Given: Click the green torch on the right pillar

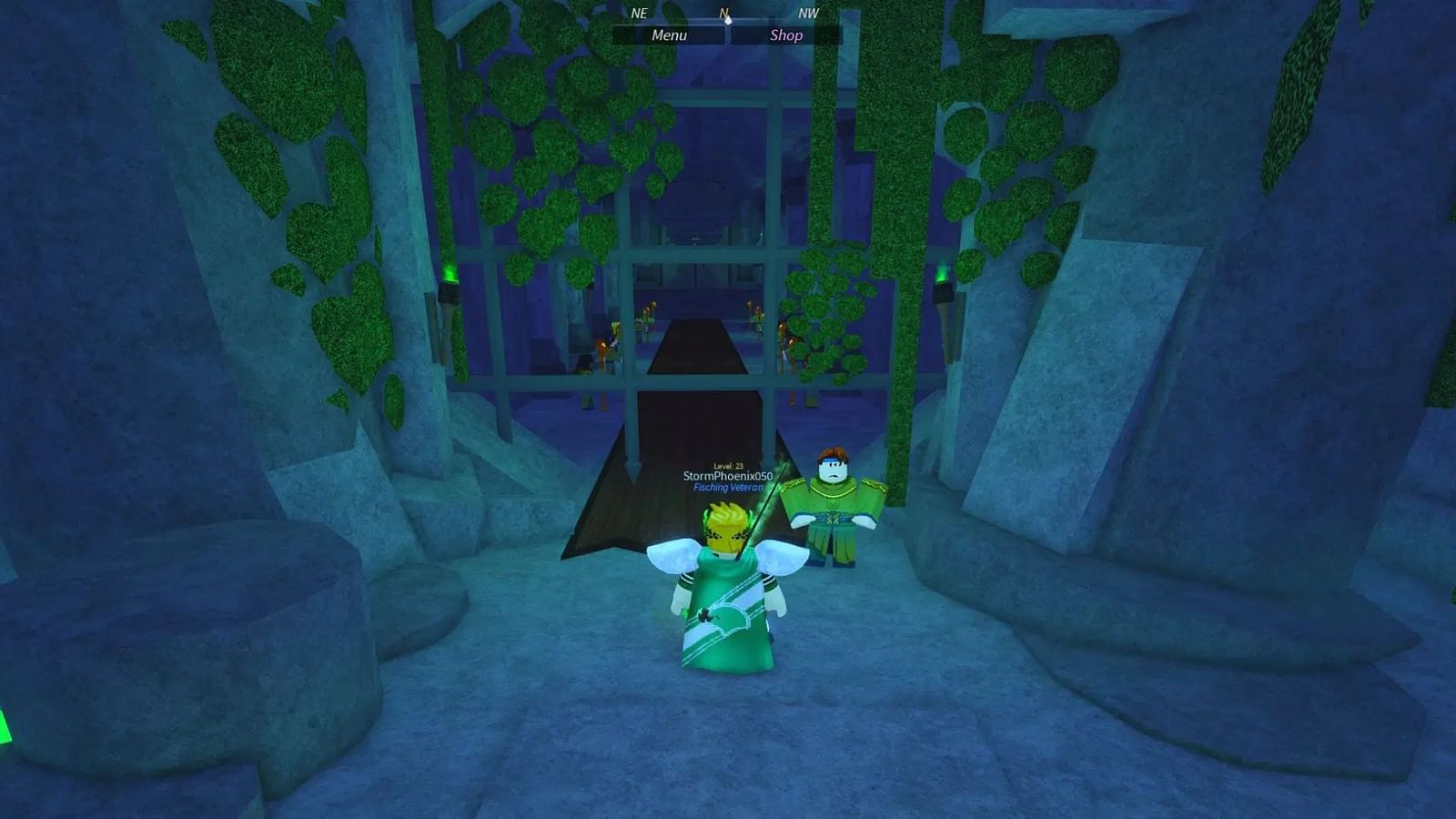Looking at the screenshot, I should pyautogui.click(x=943, y=282).
